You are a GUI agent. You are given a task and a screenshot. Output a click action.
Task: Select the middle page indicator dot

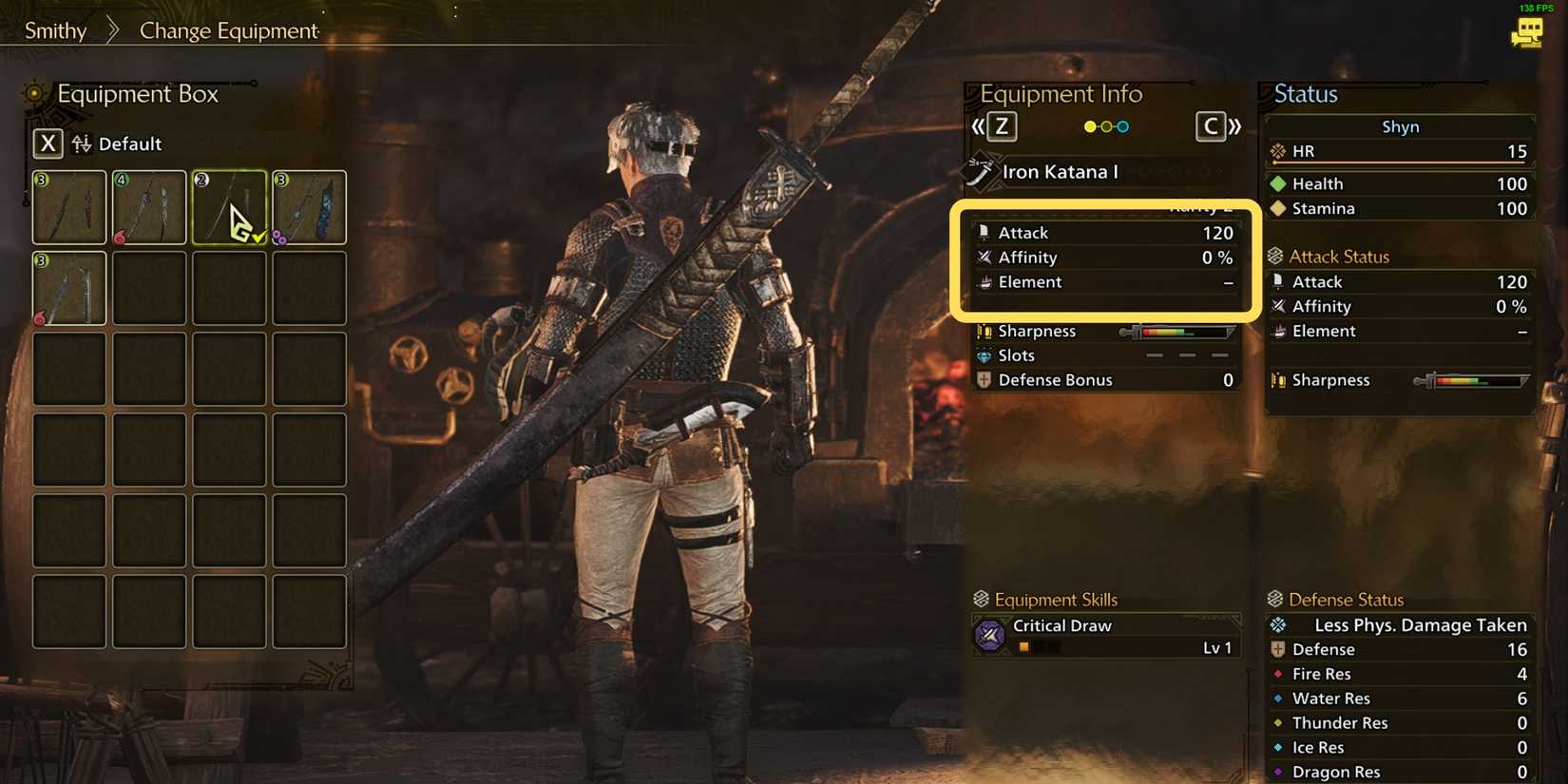1105,124
